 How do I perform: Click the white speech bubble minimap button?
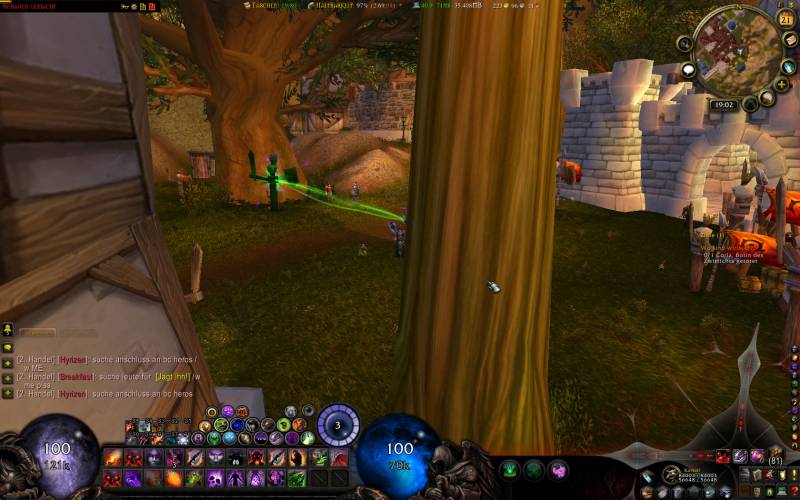point(688,70)
